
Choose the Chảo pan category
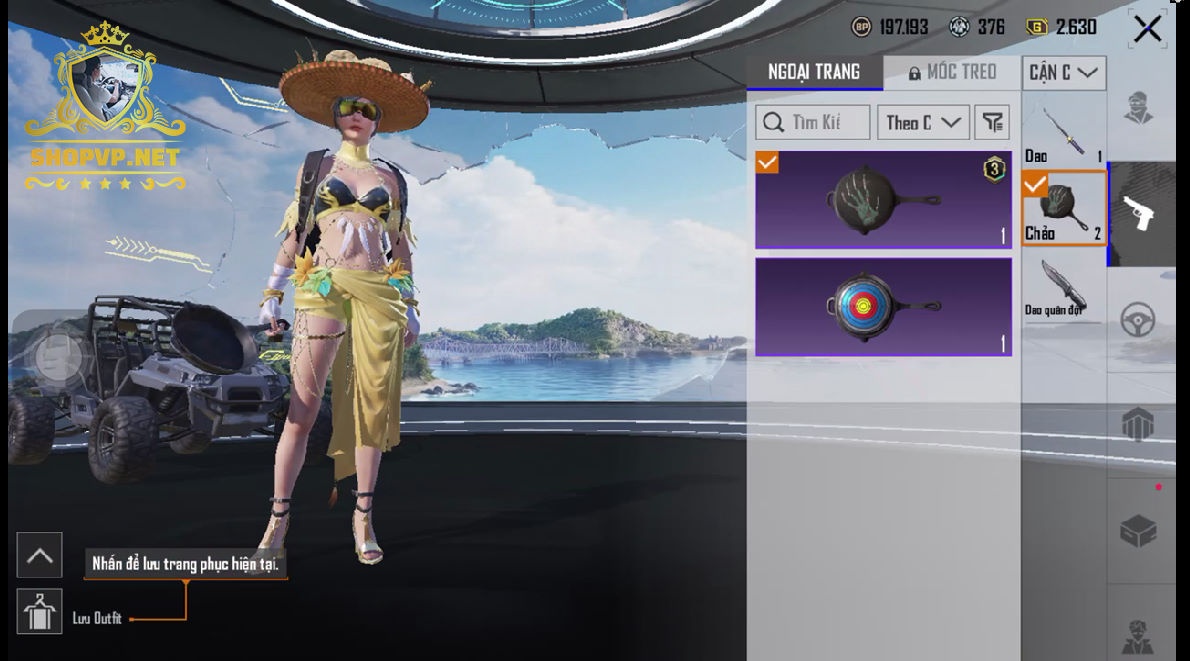point(1063,209)
